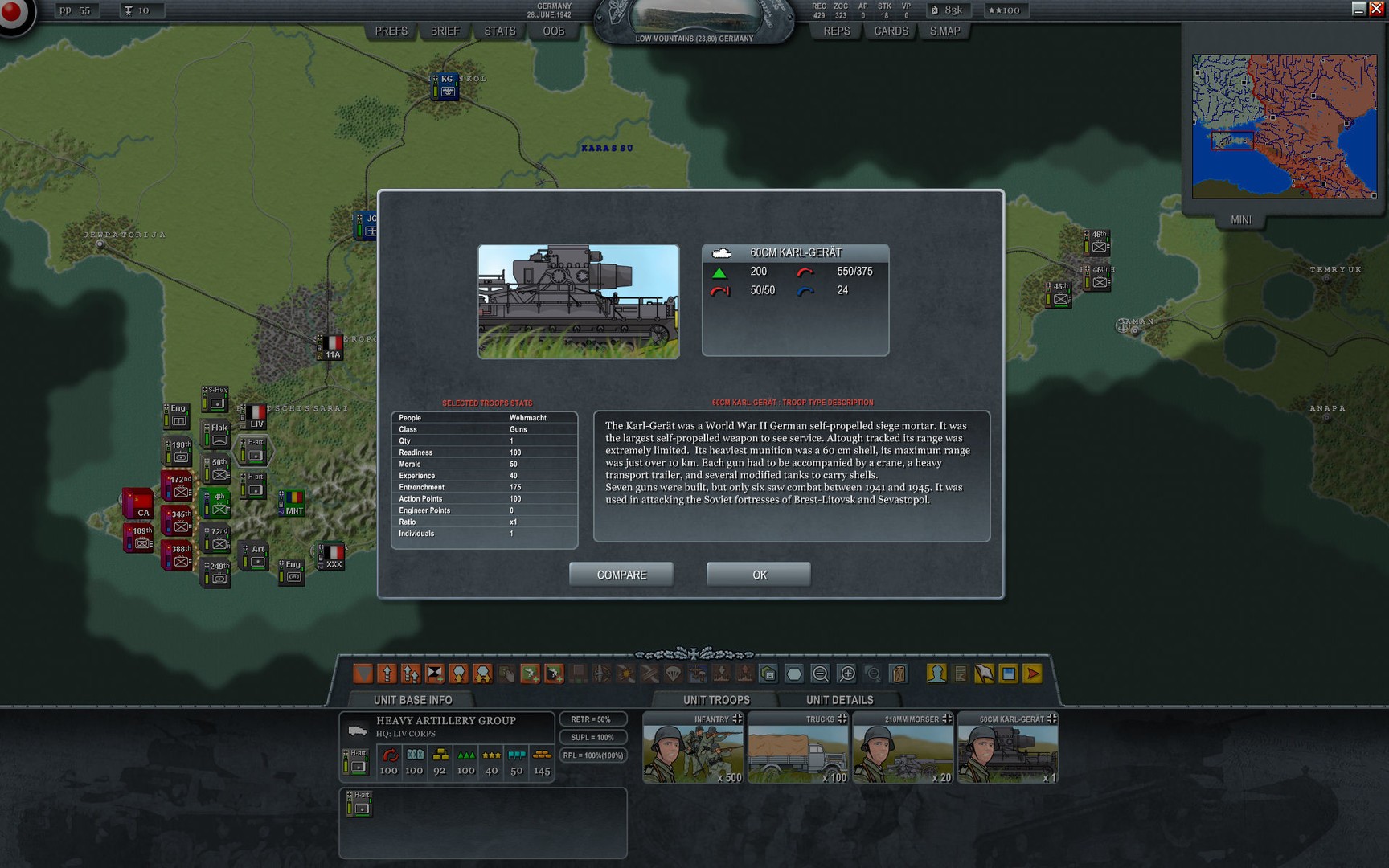The width and height of the screenshot is (1389, 868).
Task: Open the S.MAP strategic map
Action: pos(944,31)
